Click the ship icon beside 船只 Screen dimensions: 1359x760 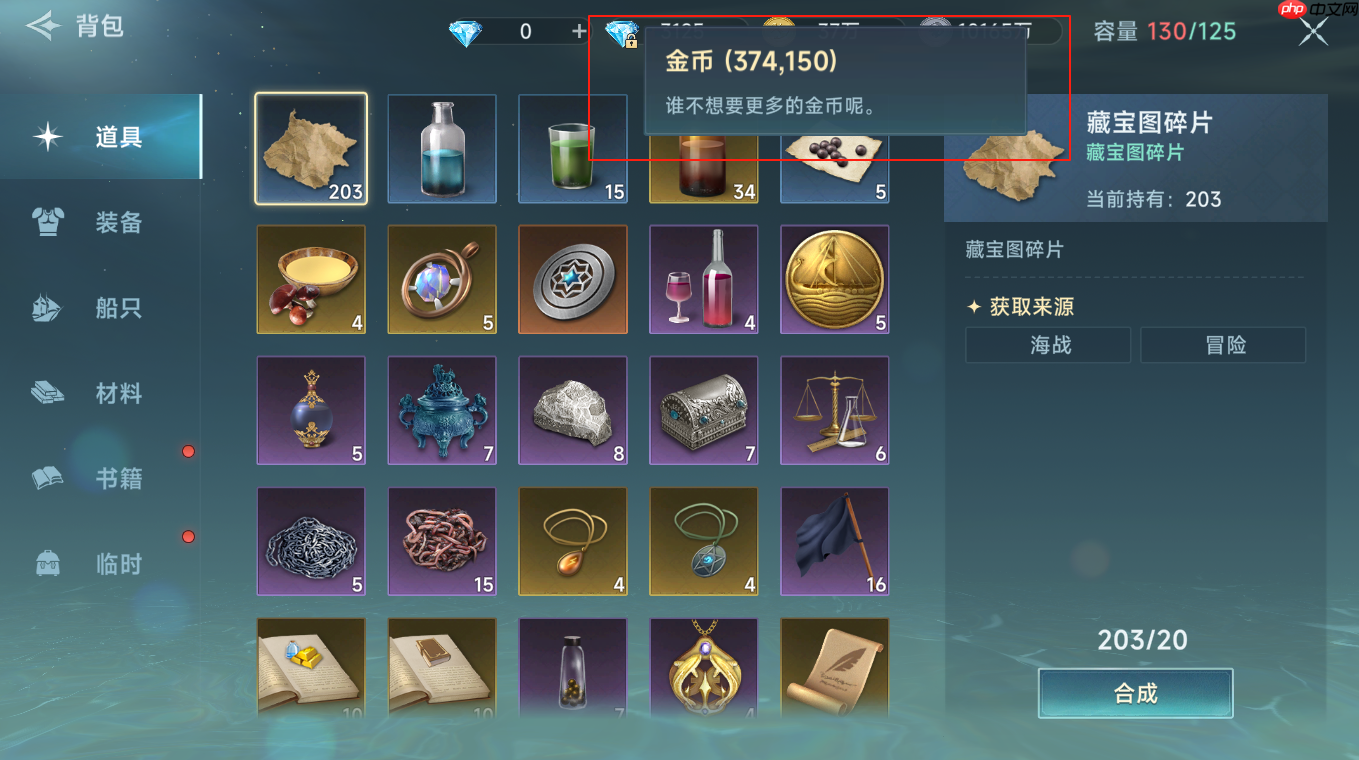click(49, 307)
